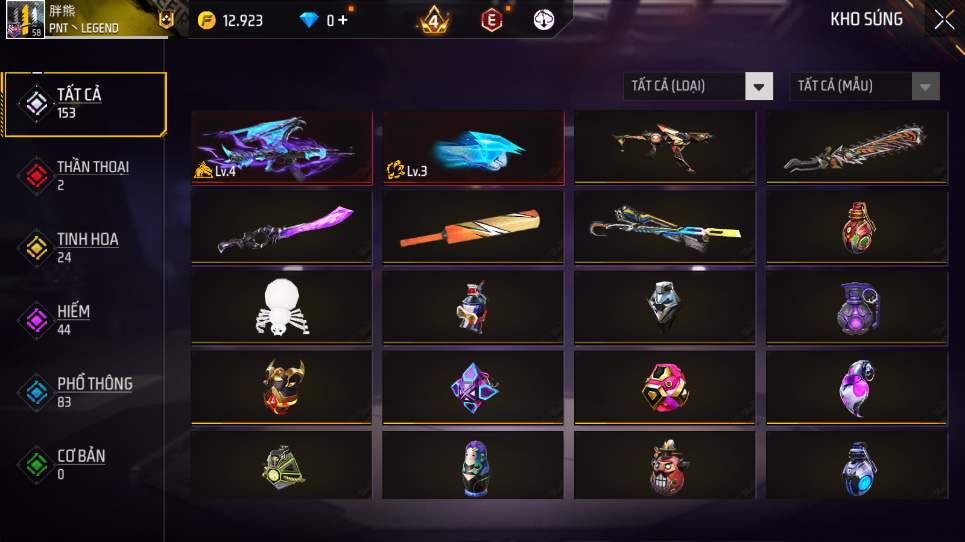Open the red hexagon E icon

491,20
